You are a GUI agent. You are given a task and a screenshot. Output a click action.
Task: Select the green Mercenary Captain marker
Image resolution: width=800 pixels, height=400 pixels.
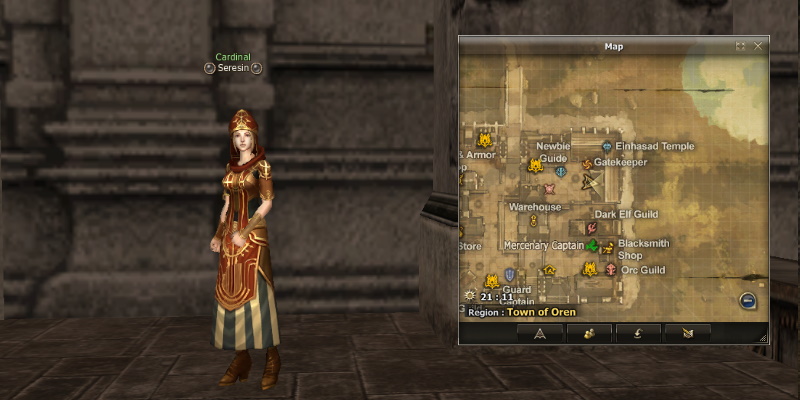[x=592, y=246]
